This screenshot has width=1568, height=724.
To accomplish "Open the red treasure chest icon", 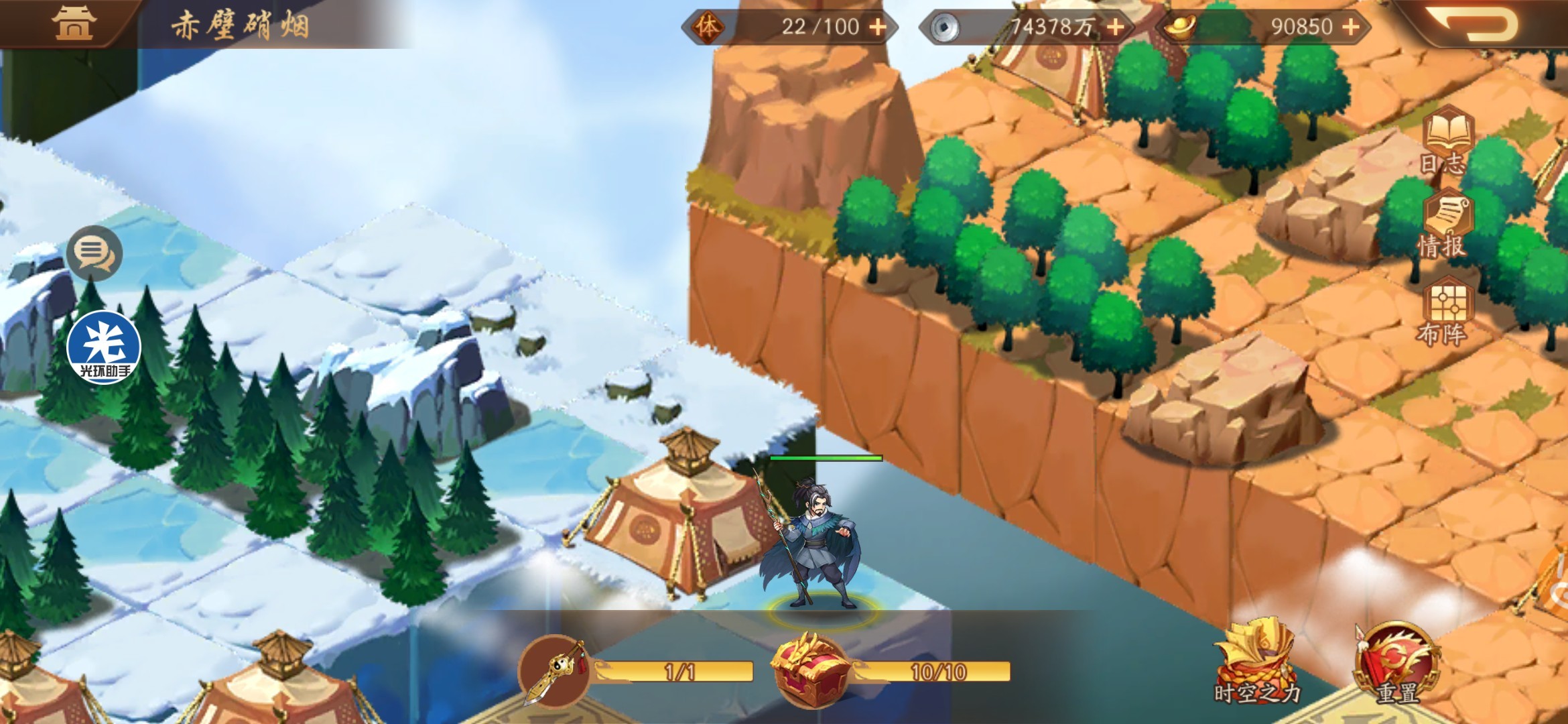I will (x=809, y=670).
